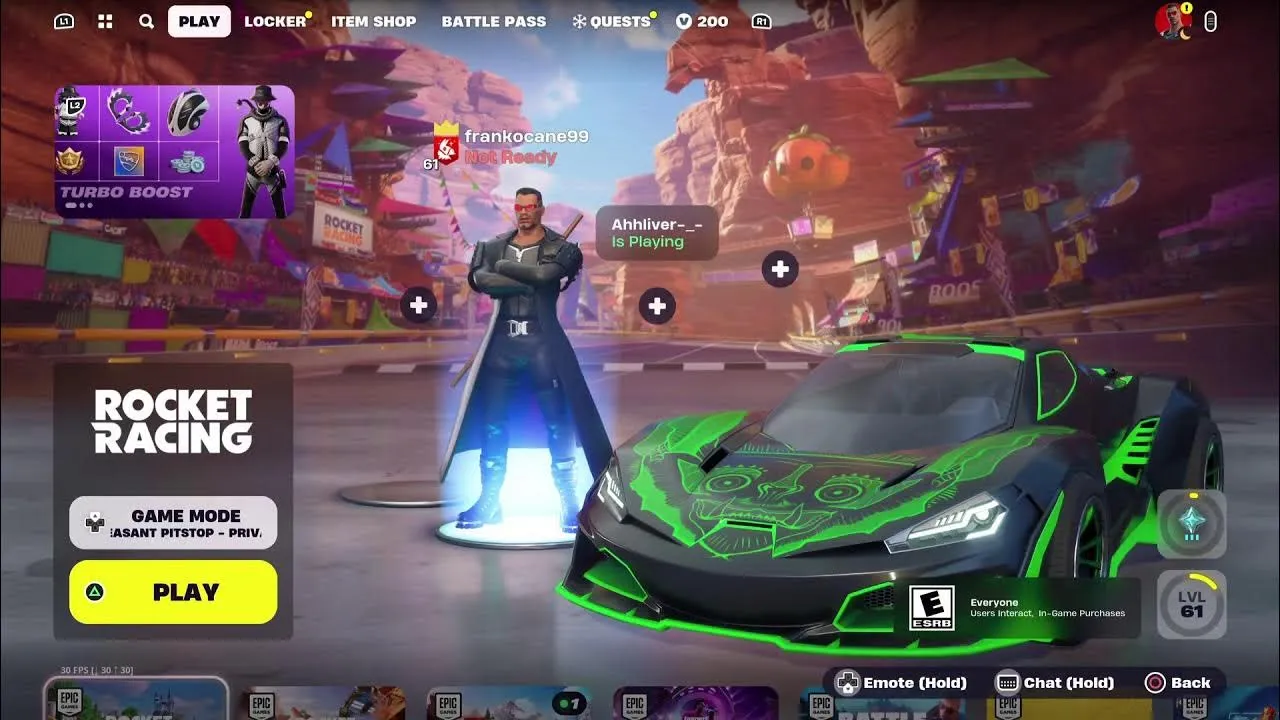Start the match with yellow Play button
Viewport: 1280px width, 720px height.
[173, 592]
